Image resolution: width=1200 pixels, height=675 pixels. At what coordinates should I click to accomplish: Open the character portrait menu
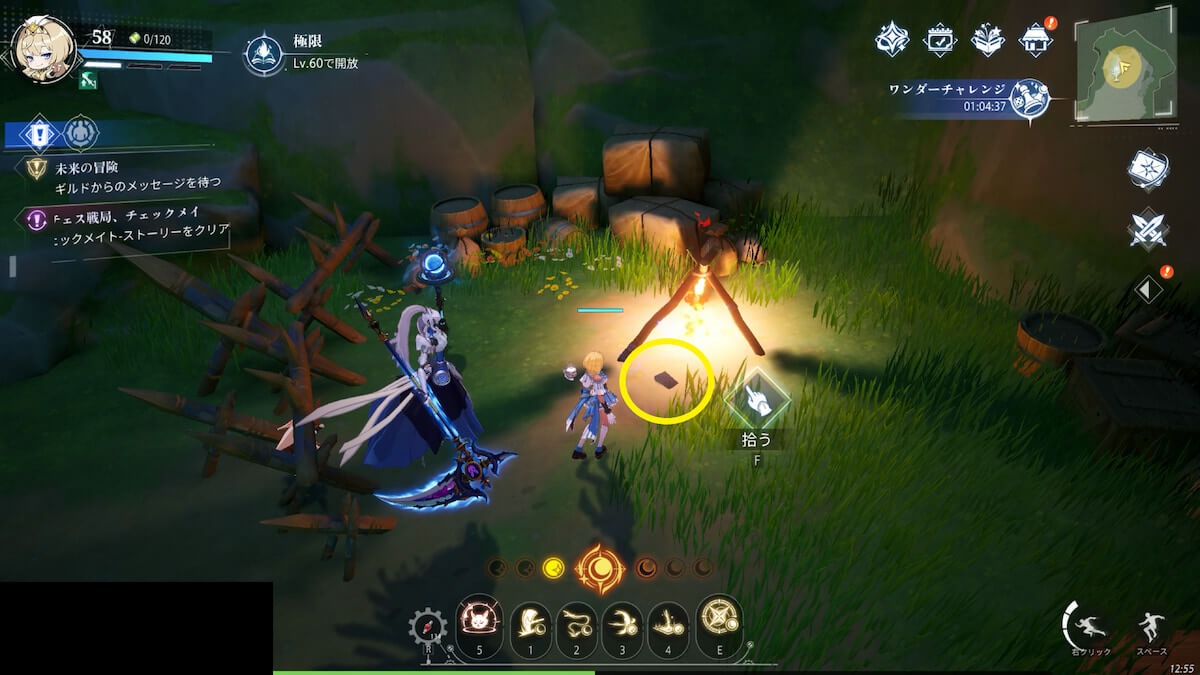click(45, 50)
